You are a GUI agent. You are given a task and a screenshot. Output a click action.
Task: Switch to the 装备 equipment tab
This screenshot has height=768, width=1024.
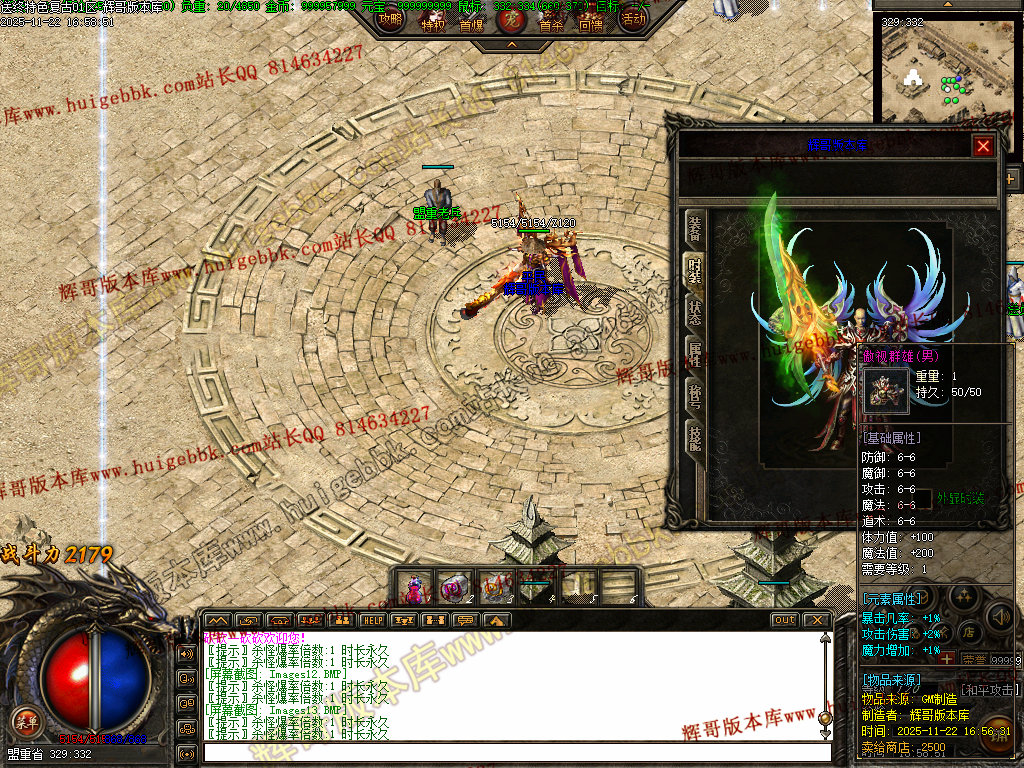point(695,230)
